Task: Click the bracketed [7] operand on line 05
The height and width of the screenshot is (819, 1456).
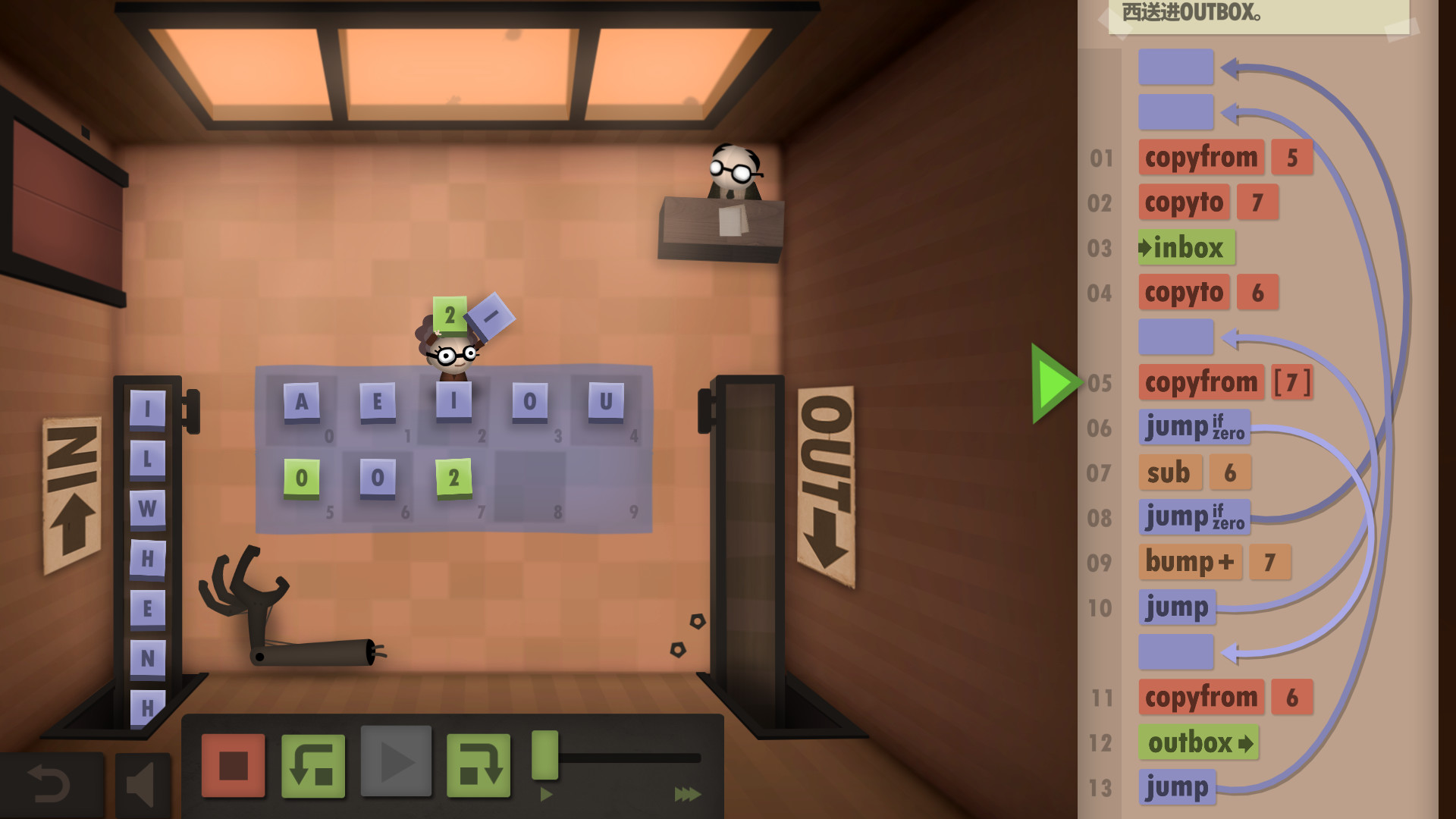Action: point(1291,383)
